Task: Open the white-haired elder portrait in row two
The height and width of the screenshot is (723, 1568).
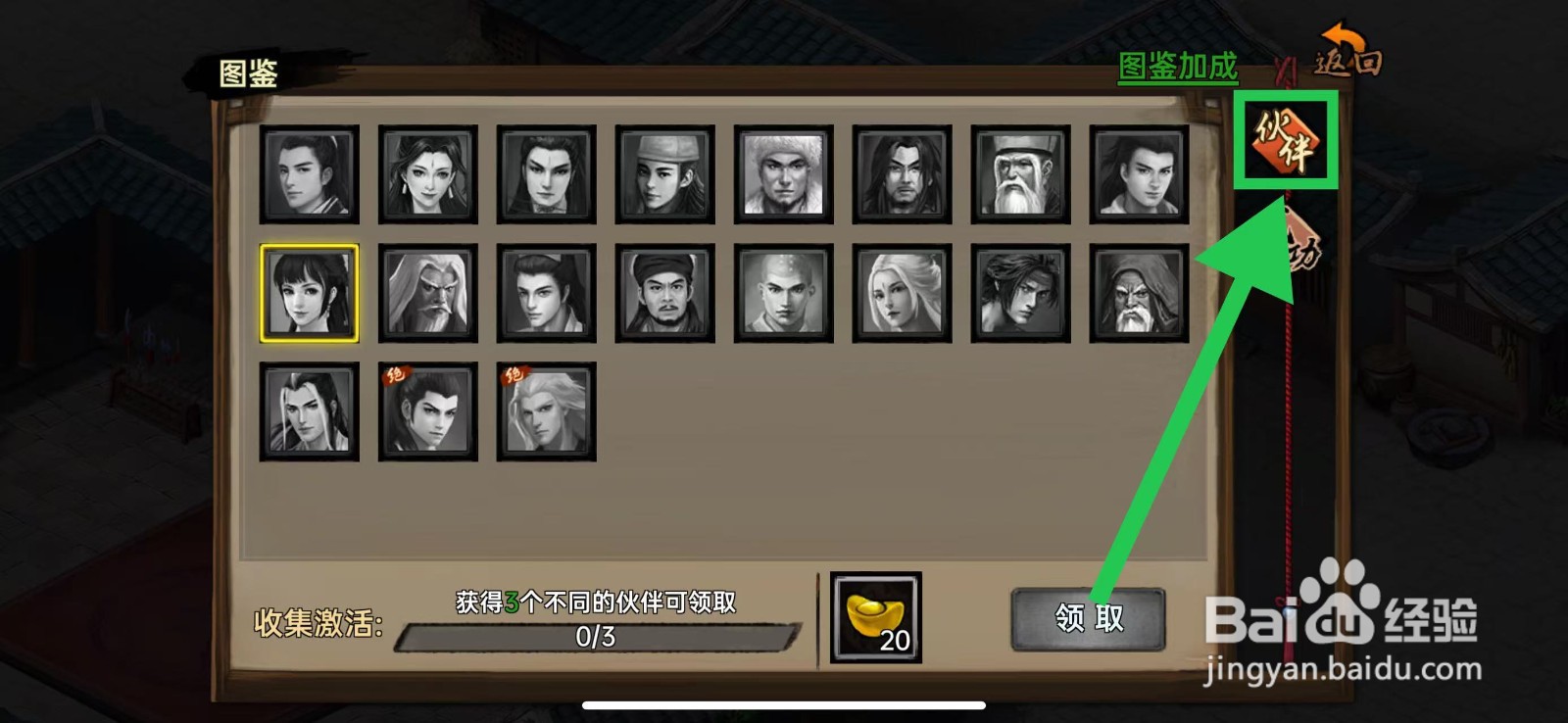Action: pyautogui.click(x=427, y=294)
